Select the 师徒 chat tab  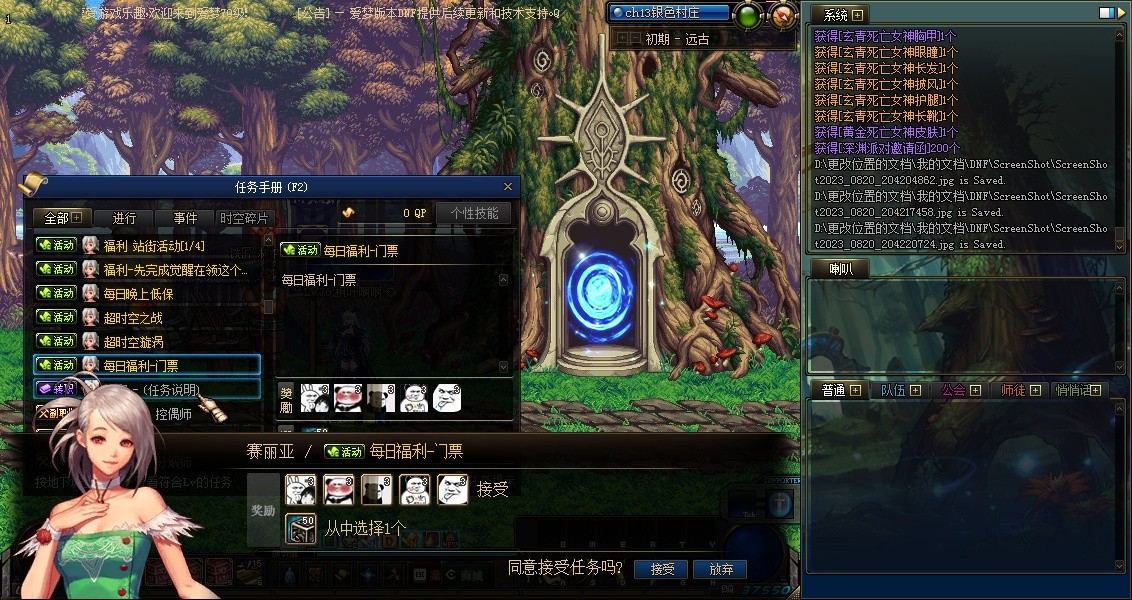[1013, 390]
